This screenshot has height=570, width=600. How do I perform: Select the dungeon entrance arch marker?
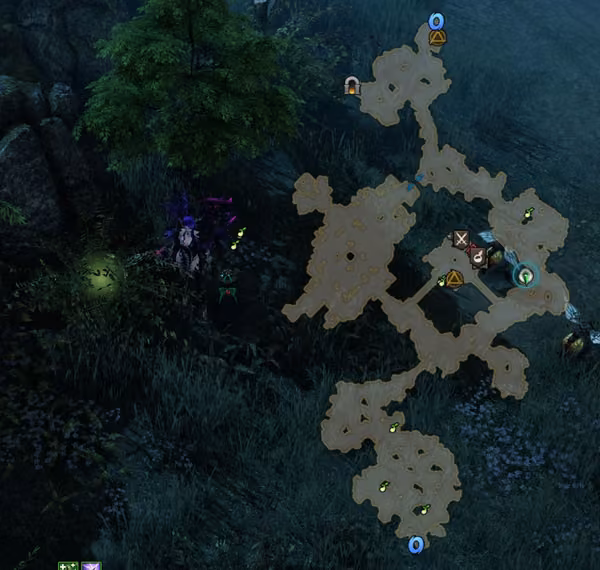(352, 86)
